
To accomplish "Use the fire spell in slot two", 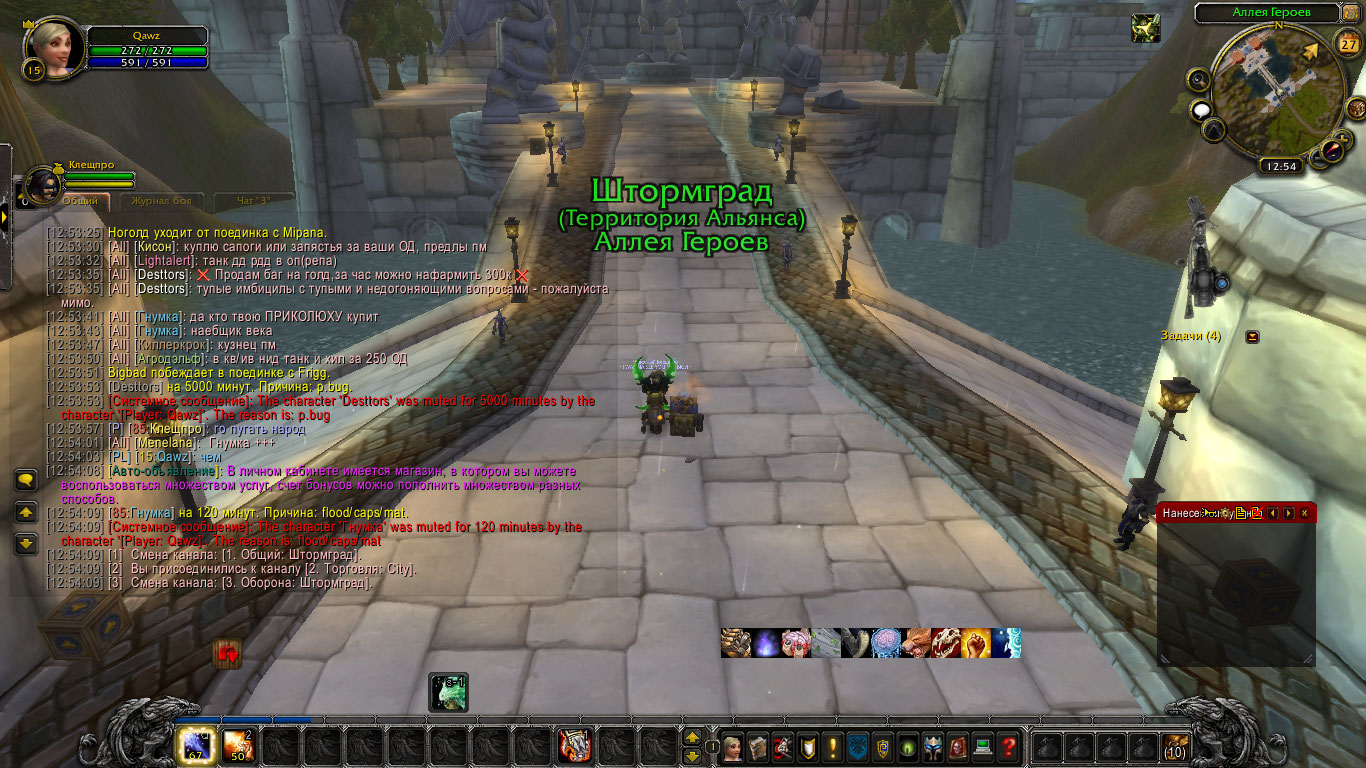I will (237, 746).
